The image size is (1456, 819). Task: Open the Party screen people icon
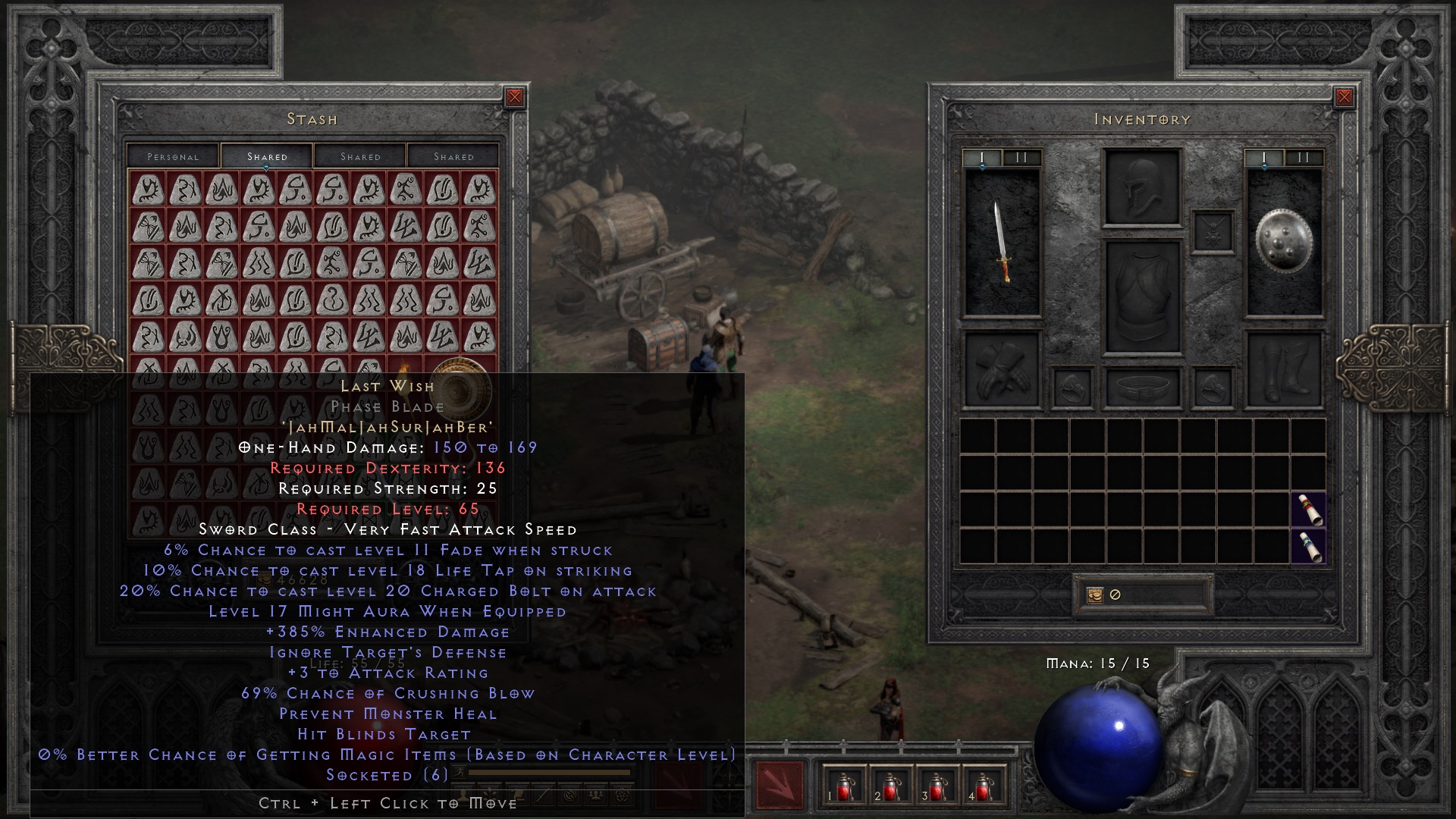(598, 794)
